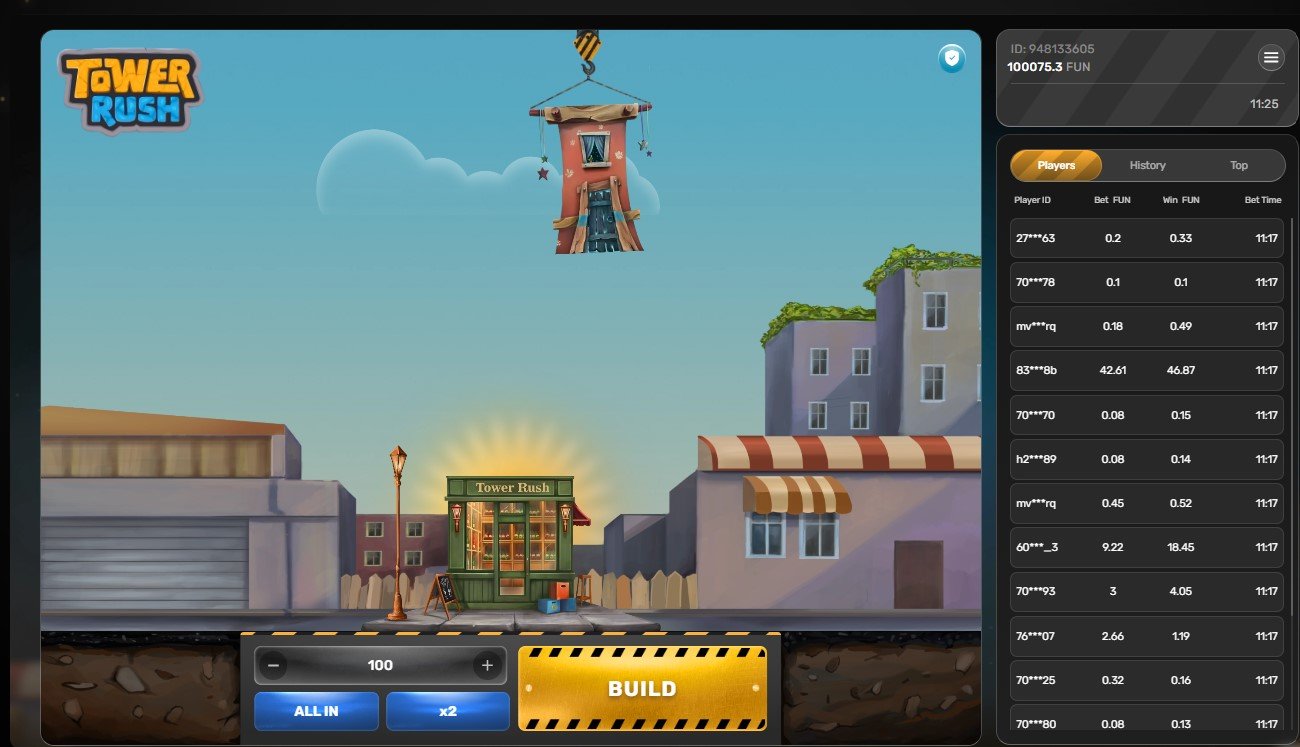1300x747 pixels.
Task: Select player row 76***07
Action: 1146,636
